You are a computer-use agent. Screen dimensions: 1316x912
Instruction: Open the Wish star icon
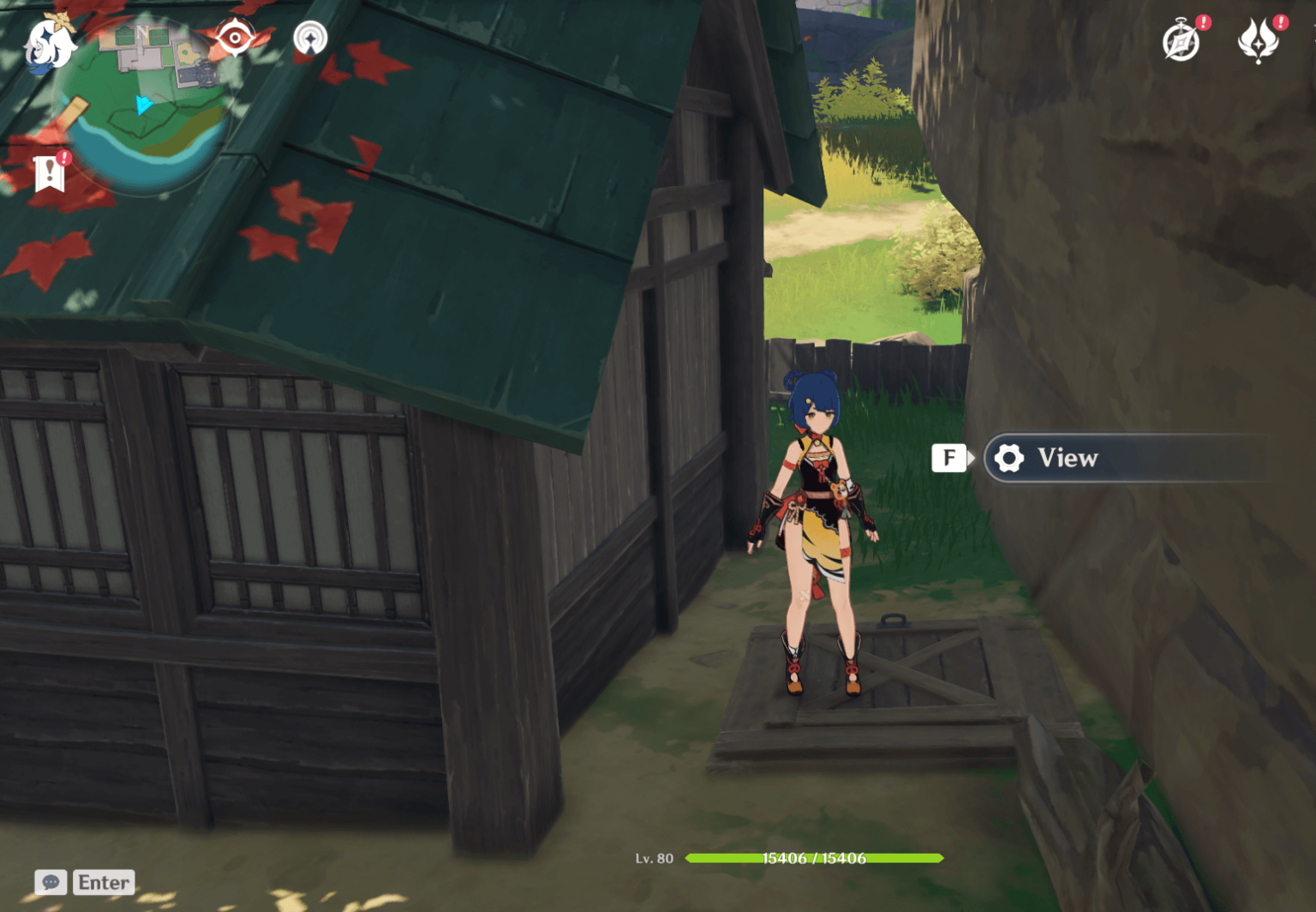point(1258,41)
